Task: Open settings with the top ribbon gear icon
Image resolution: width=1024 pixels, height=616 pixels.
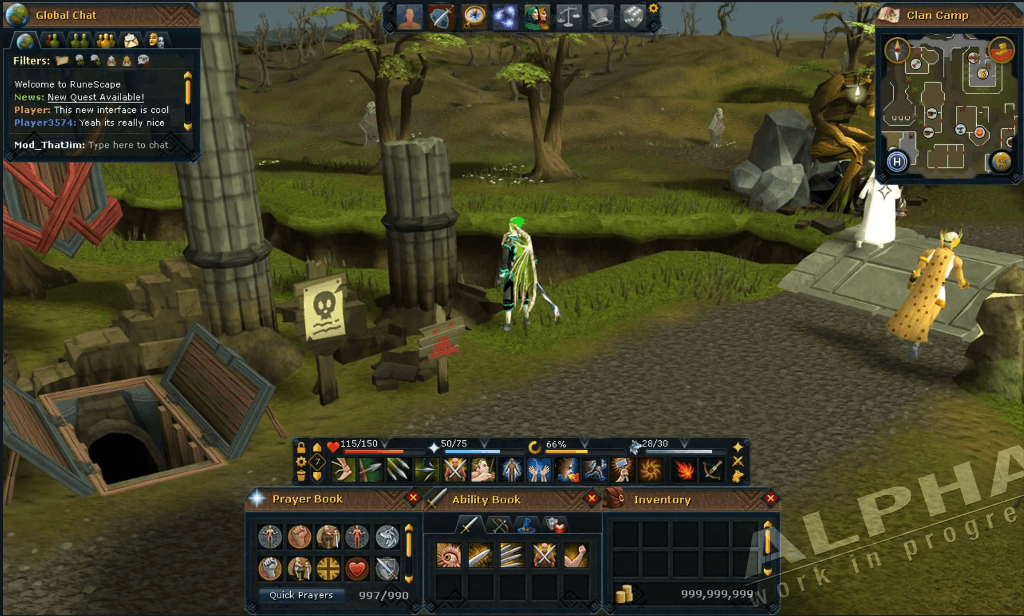Action: pos(654,8)
